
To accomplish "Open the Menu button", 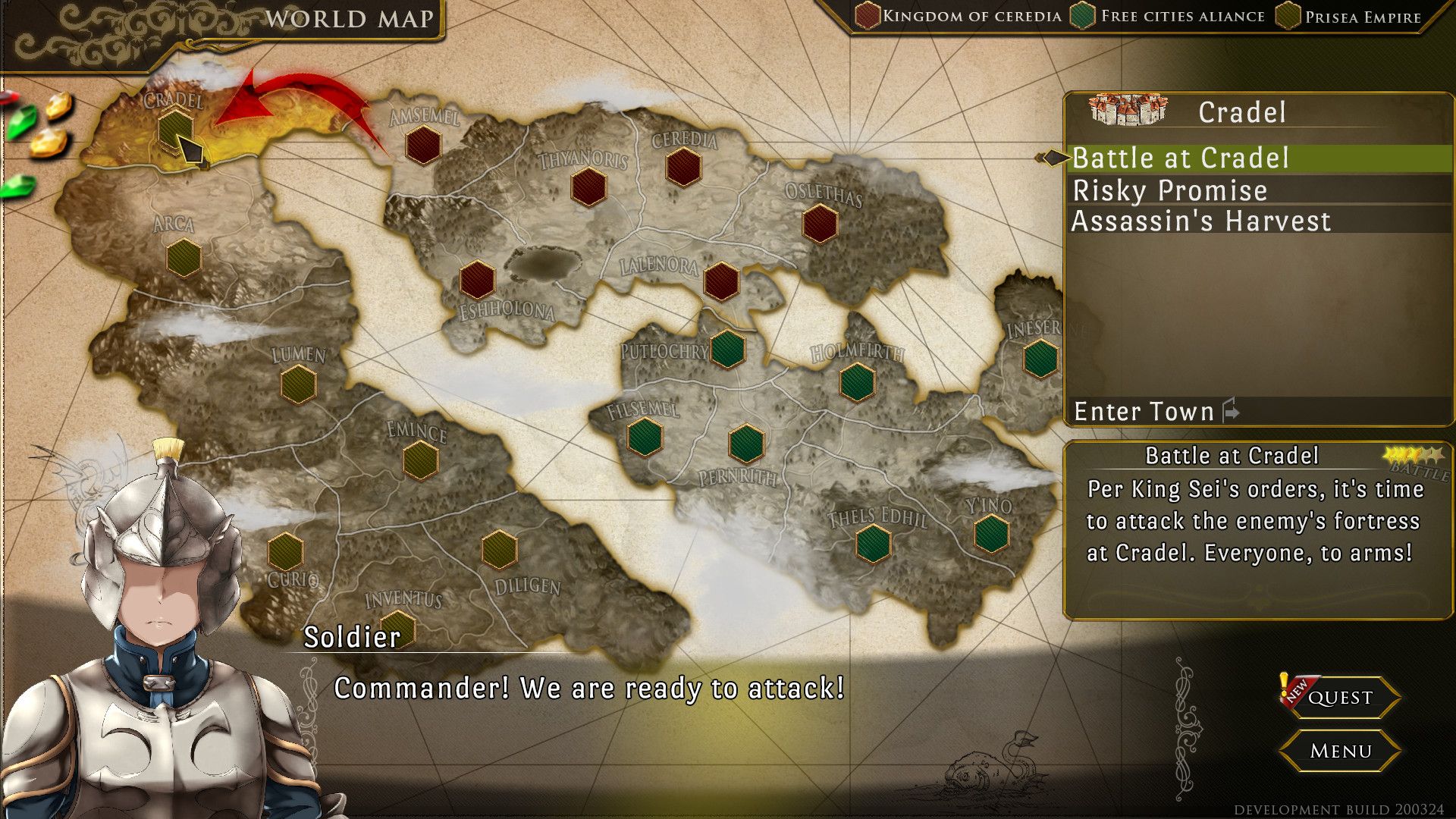I will coord(1339,752).
